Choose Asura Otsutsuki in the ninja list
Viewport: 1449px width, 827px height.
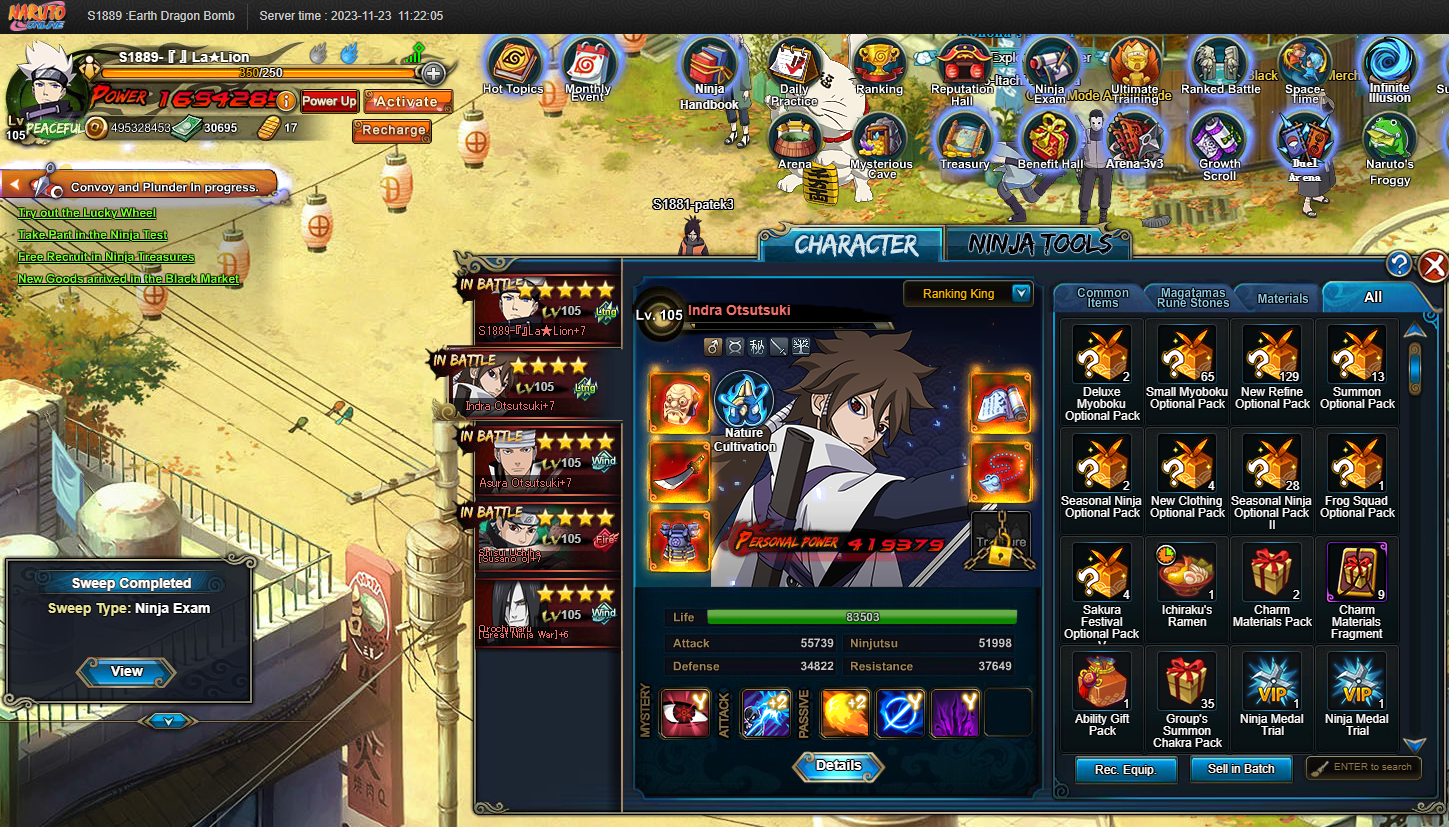[548, 461]
